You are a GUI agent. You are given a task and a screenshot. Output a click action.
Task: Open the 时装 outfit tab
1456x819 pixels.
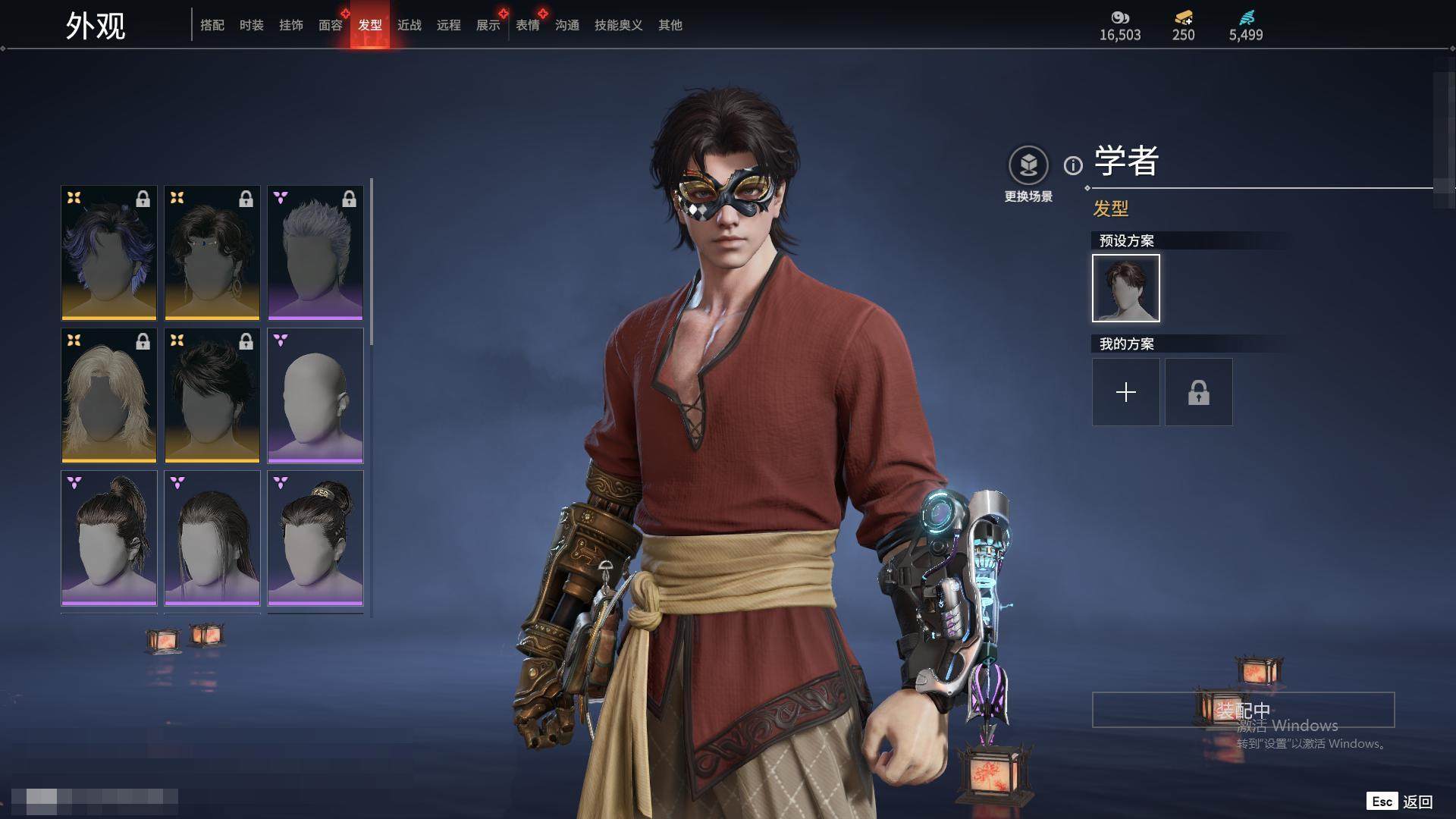[252, 25]
